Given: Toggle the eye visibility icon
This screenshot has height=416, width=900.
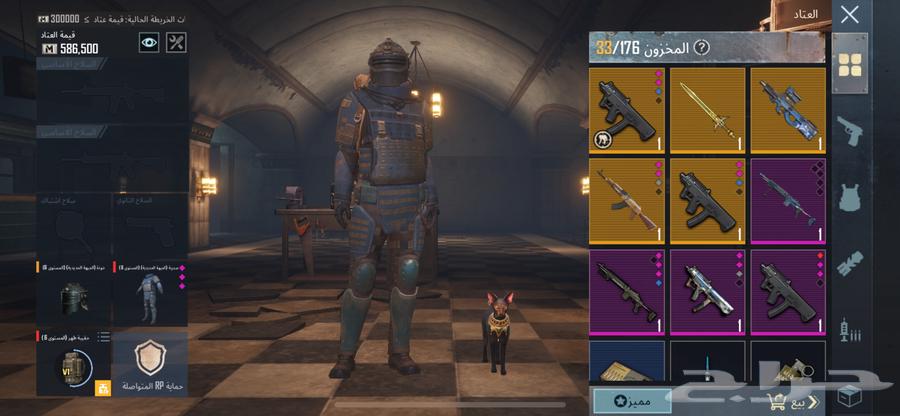Looking at the screenshot, I should (149, 42).
